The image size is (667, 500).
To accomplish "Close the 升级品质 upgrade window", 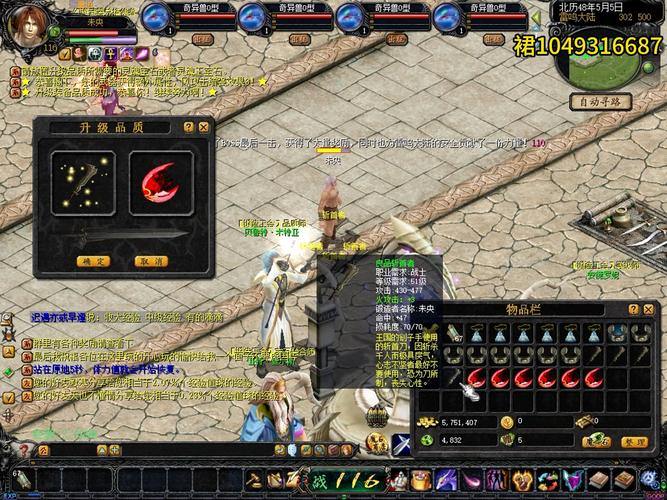I will (x=204, y=127).
